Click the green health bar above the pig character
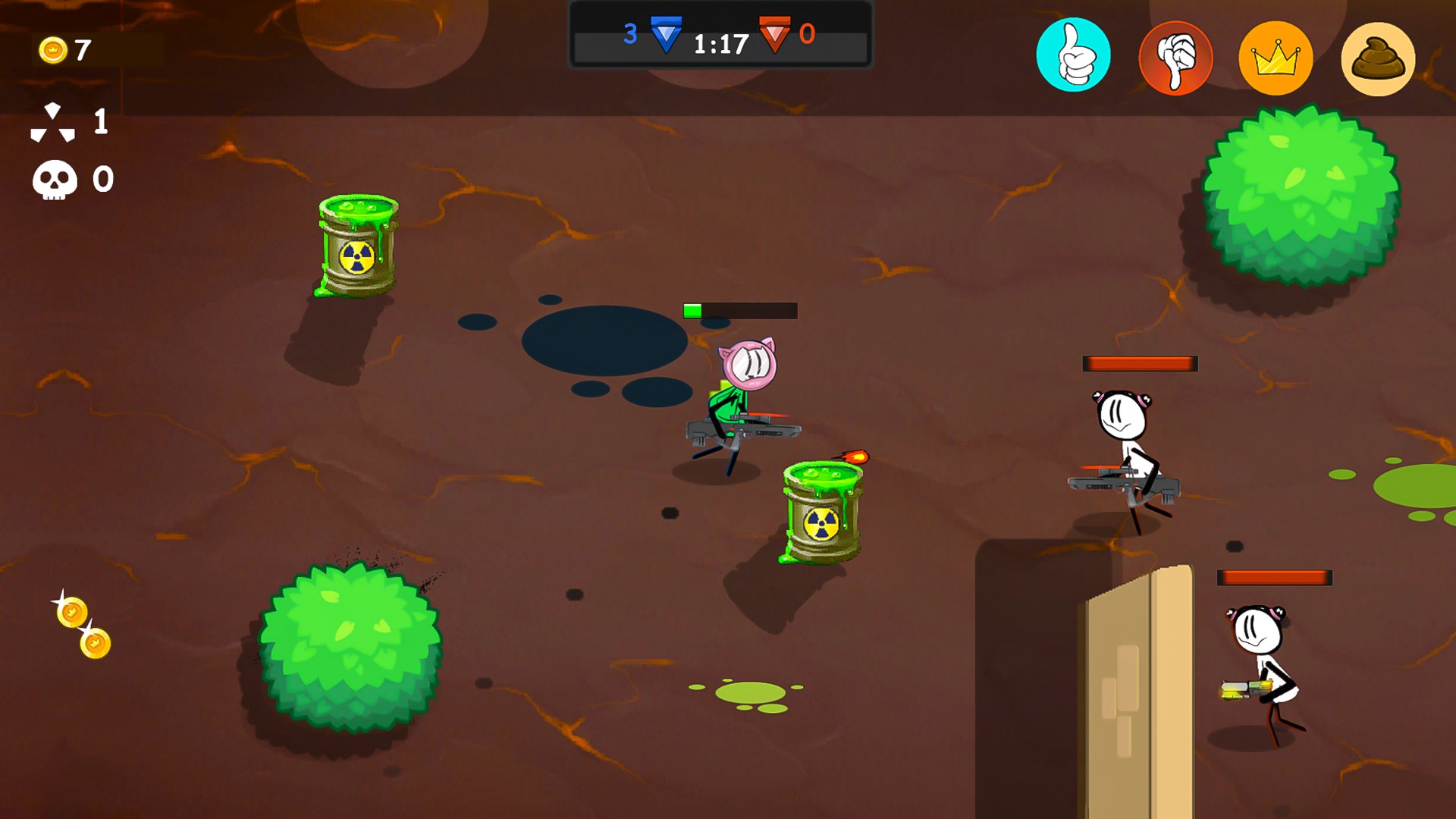 (692, 309)
